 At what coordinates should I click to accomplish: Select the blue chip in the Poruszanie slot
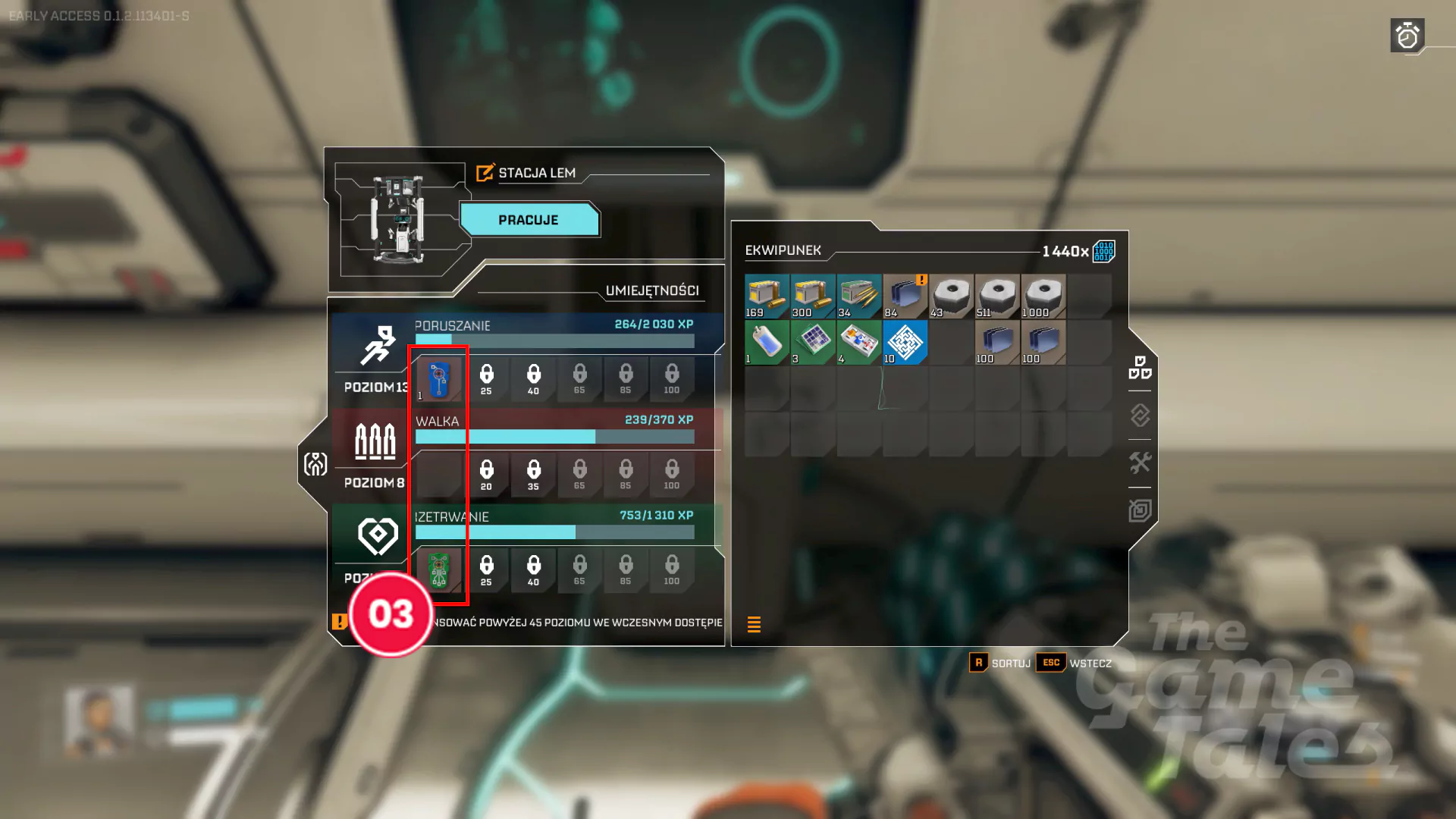[439, 378]
